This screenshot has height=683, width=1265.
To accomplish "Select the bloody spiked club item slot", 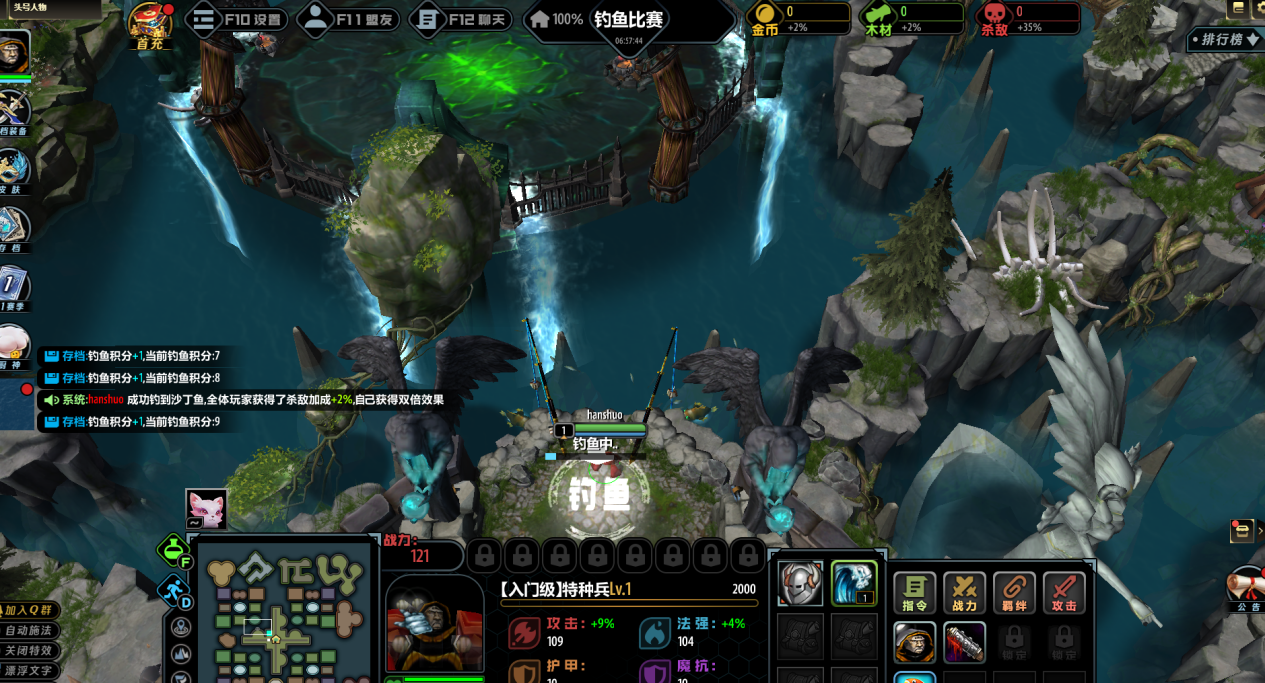I will 964,643.
